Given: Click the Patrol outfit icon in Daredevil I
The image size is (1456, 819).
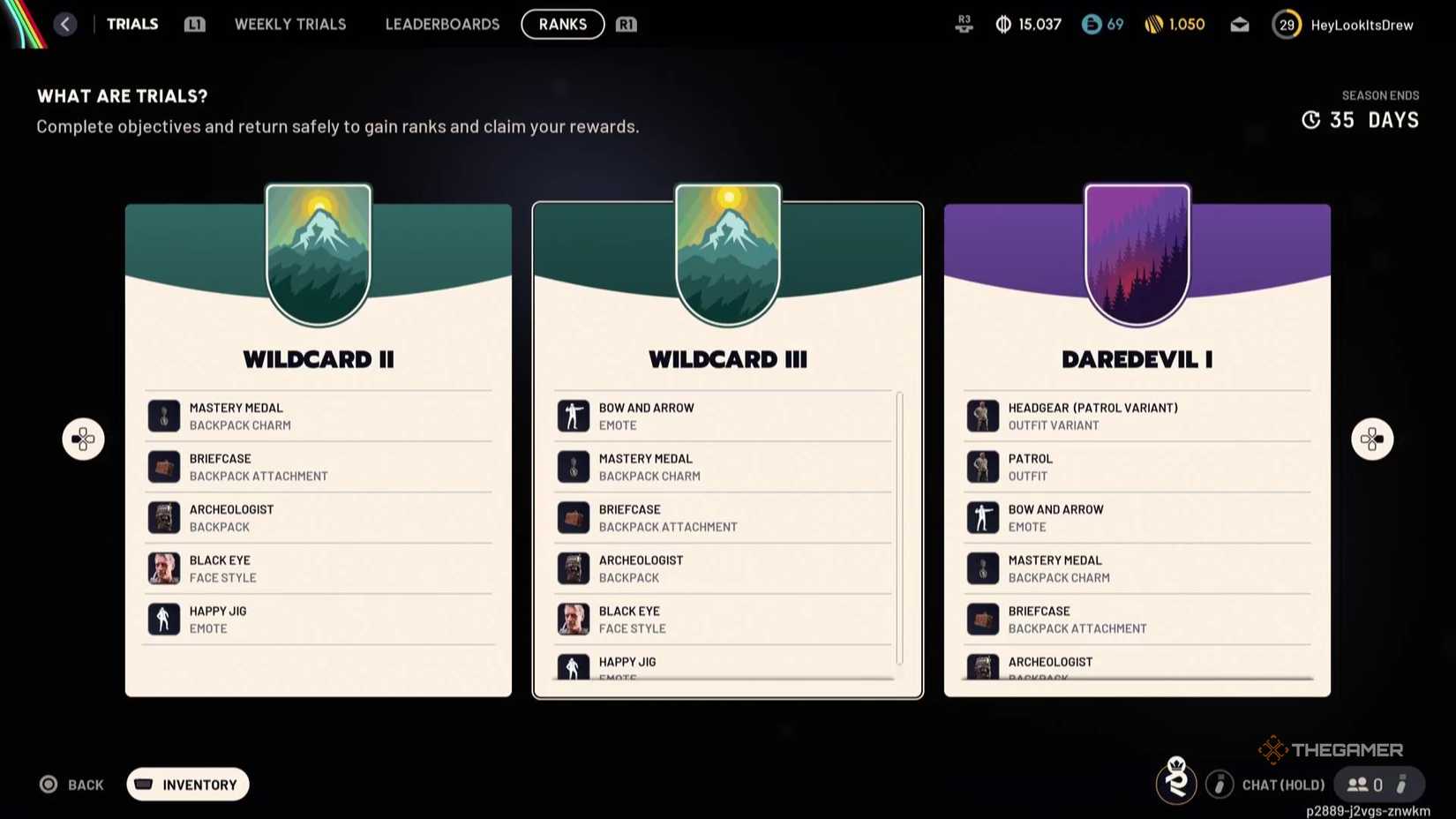Looking at the screenshot, I should pyautogui.click(x=983, y=466).
